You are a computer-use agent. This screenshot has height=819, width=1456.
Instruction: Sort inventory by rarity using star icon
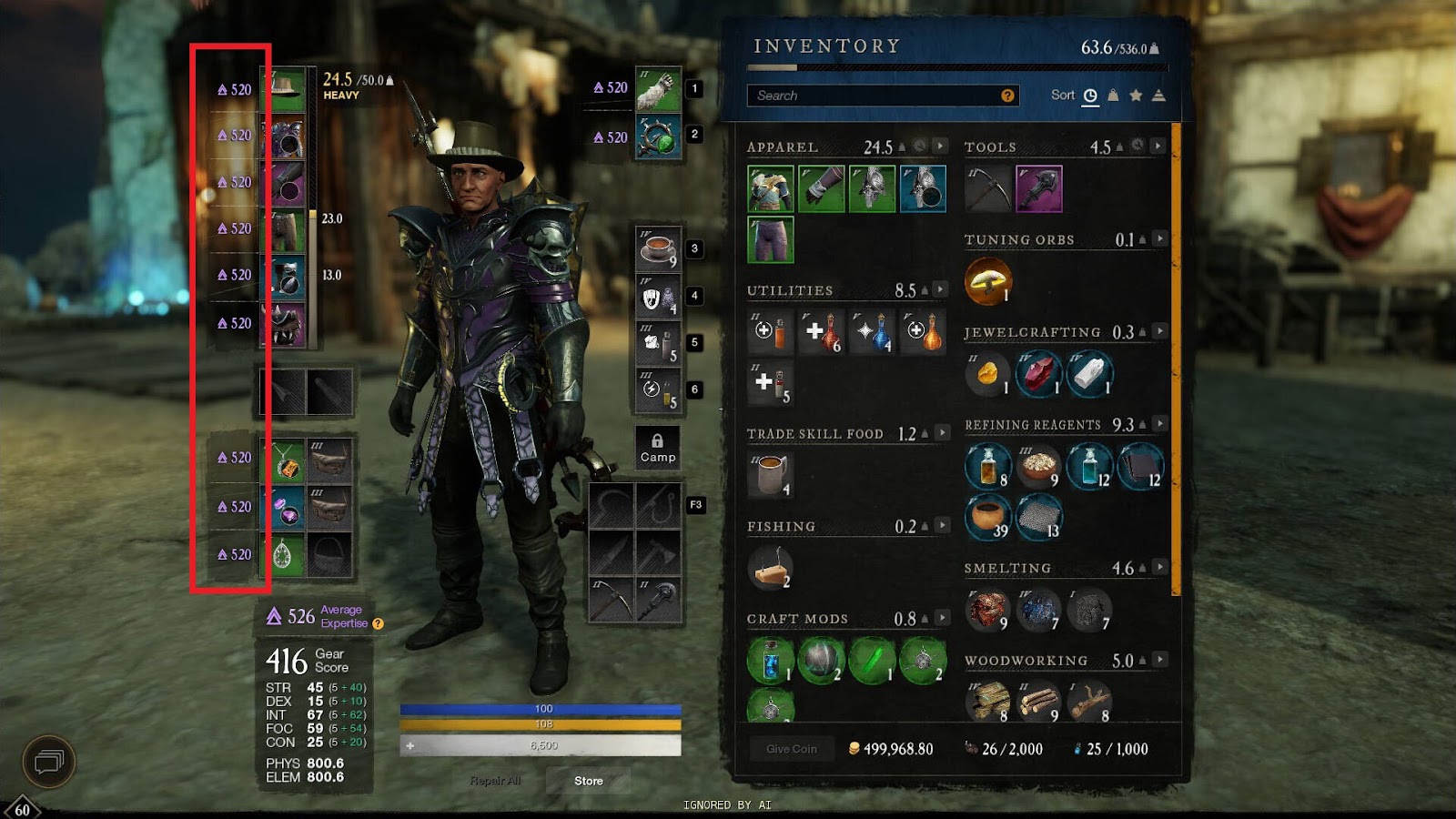click(x=1136, y=95)
